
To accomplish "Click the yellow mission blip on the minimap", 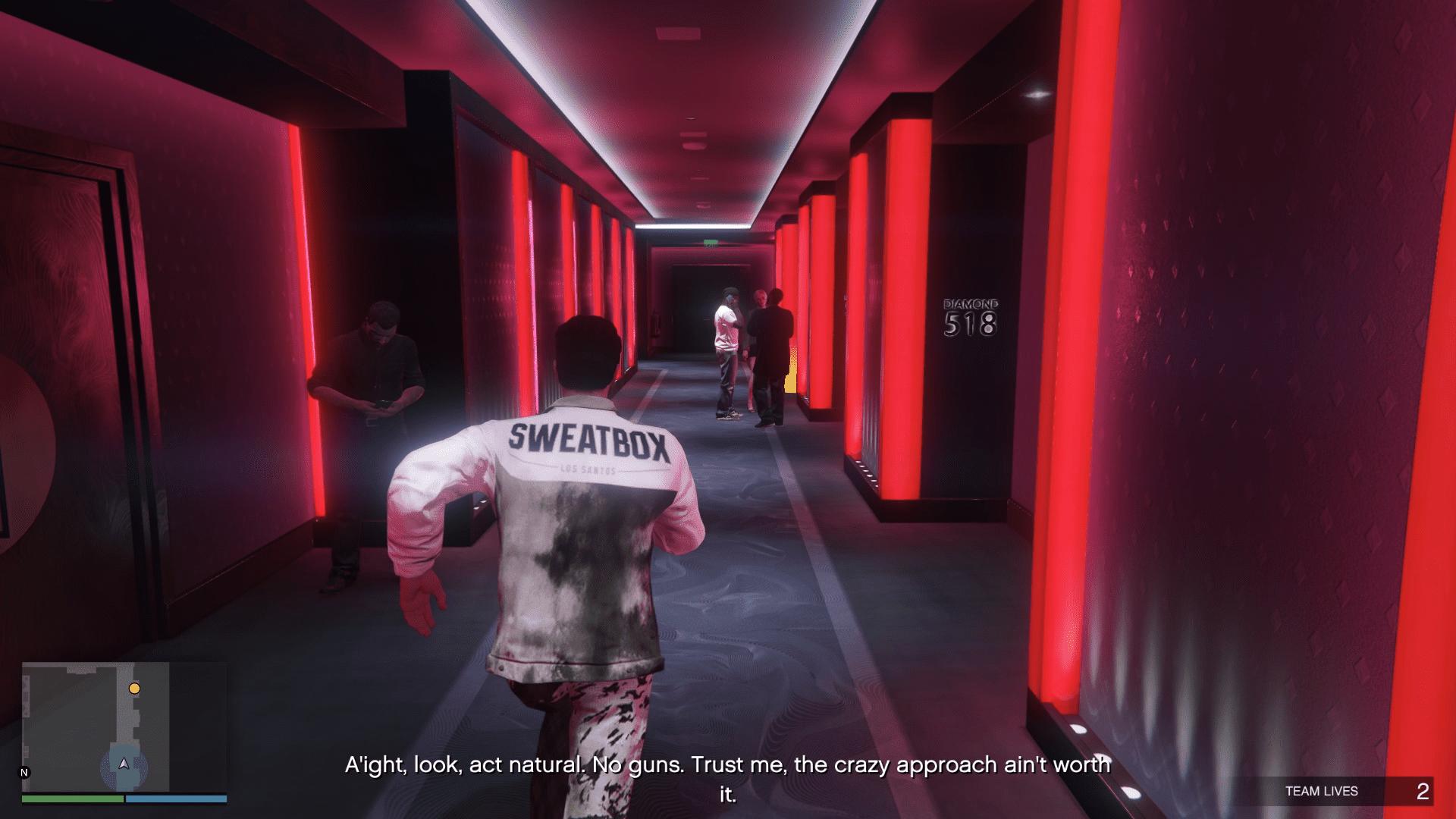I will (135, 689).
